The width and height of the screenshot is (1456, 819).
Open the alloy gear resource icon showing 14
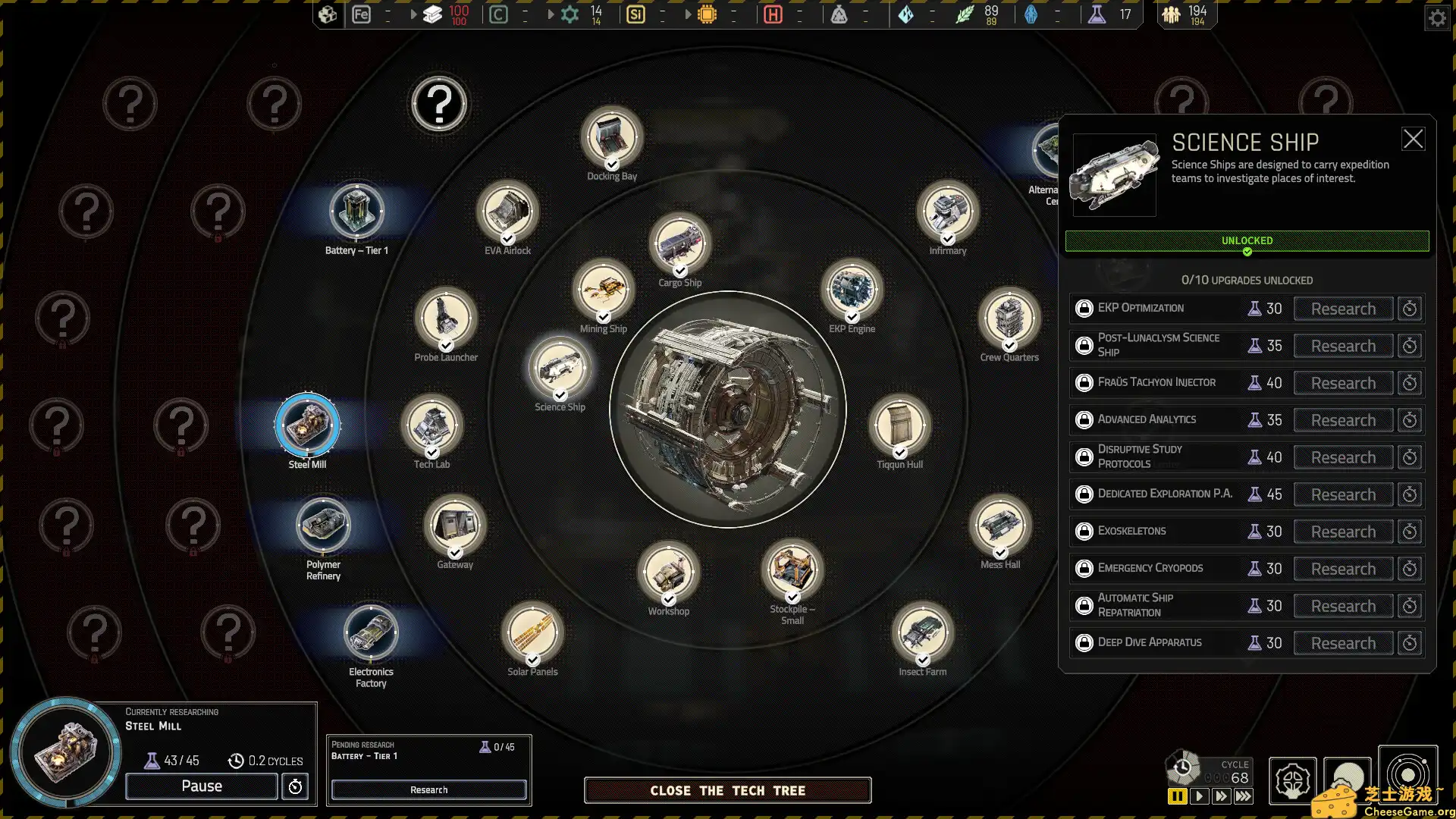point(570,14)
